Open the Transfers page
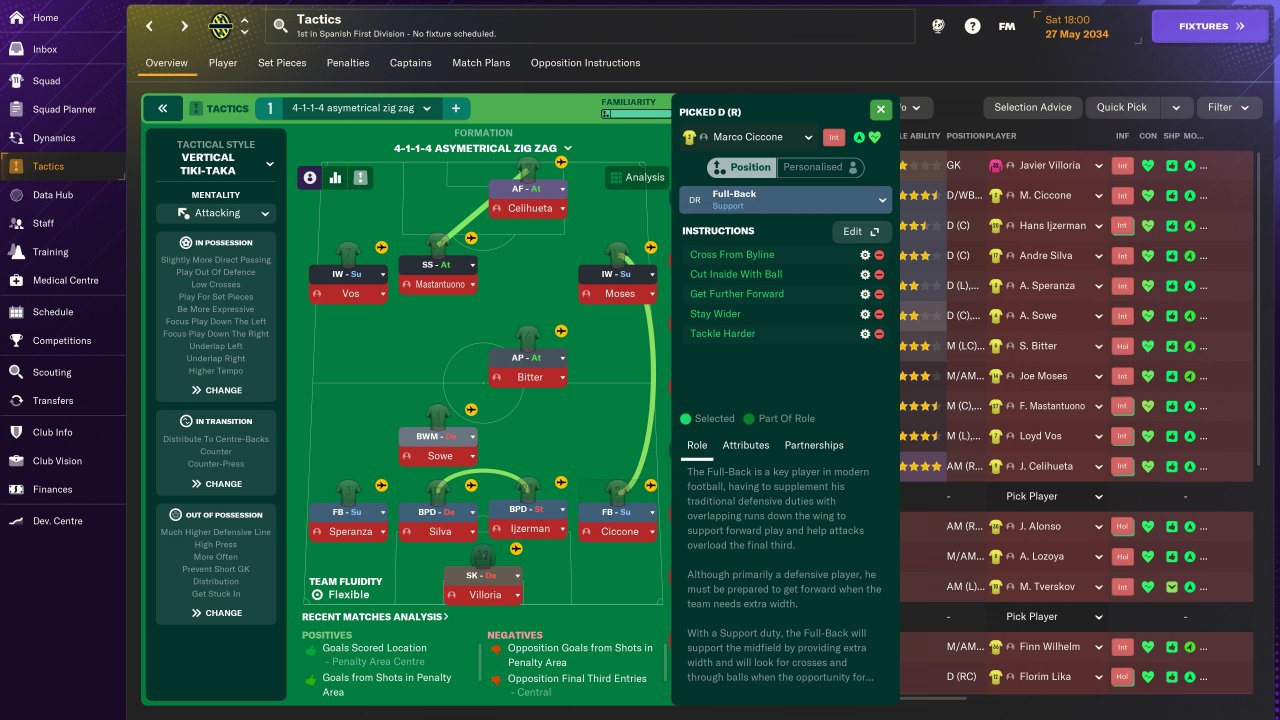The image size is (1280, 720). click(52, 400)
